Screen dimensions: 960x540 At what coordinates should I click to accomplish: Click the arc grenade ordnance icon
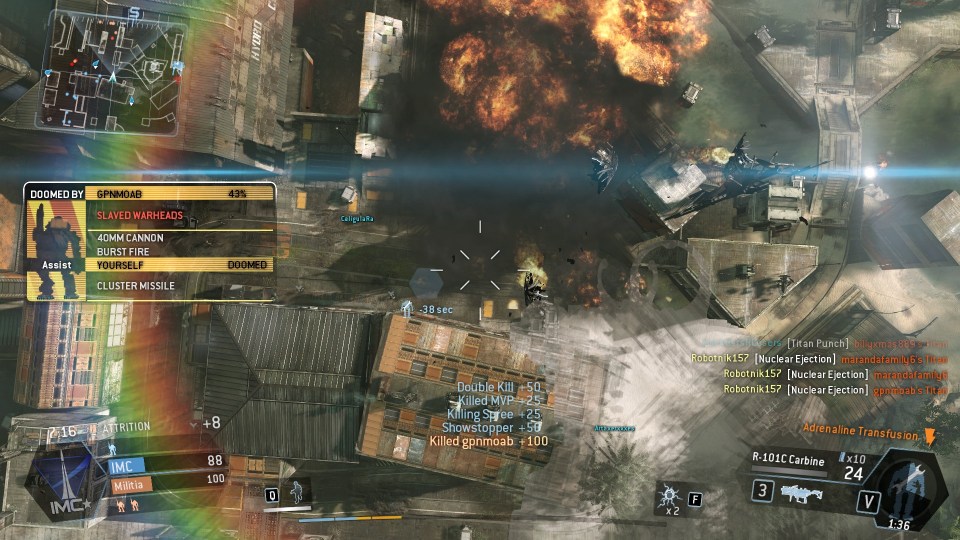[667, 498]
